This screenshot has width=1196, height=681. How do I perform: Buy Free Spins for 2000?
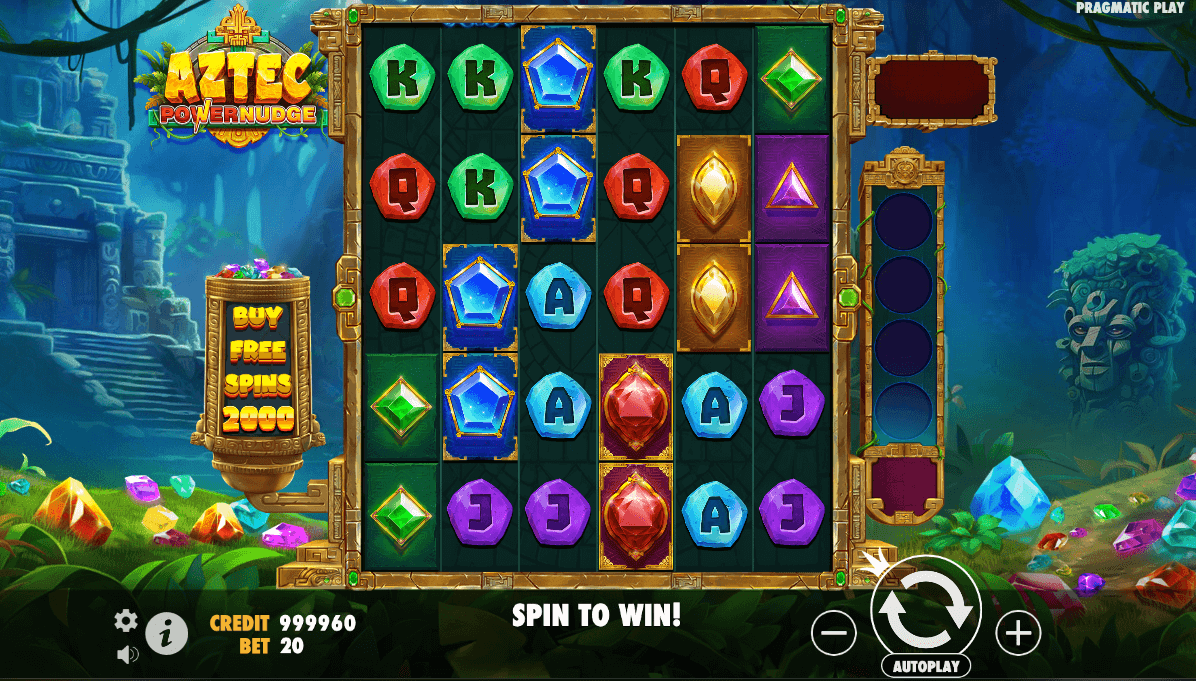[x=259, y=367]
